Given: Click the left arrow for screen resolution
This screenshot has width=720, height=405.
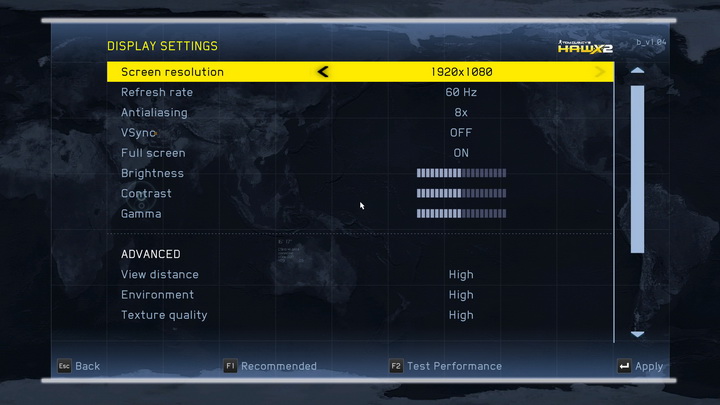Looking at the screenshot, I should pos(323,72).
